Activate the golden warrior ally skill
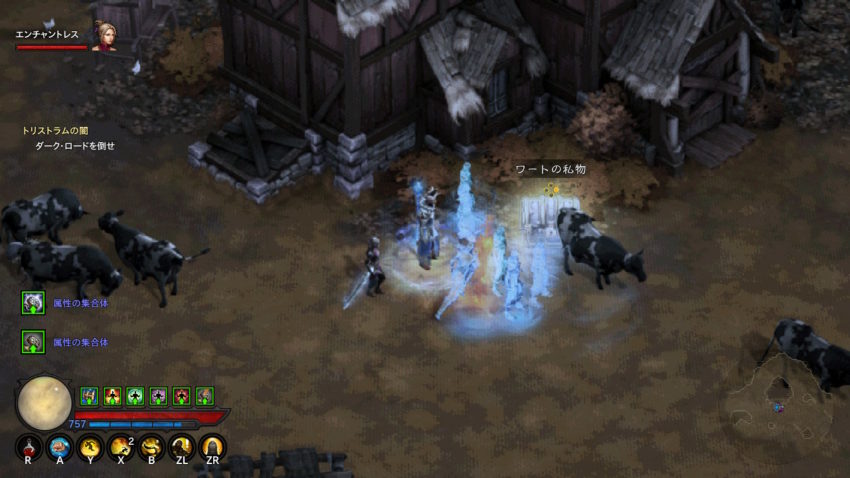The image size is (850, 478). point(181,447)
